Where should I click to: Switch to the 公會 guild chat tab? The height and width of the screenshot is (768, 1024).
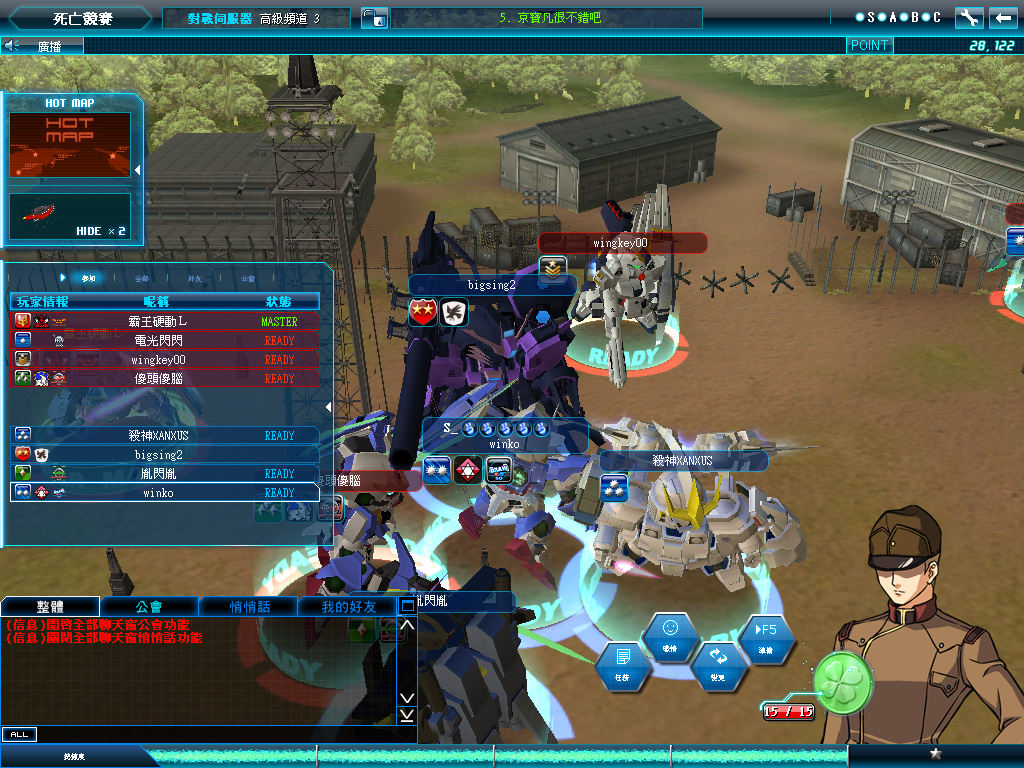149,606
